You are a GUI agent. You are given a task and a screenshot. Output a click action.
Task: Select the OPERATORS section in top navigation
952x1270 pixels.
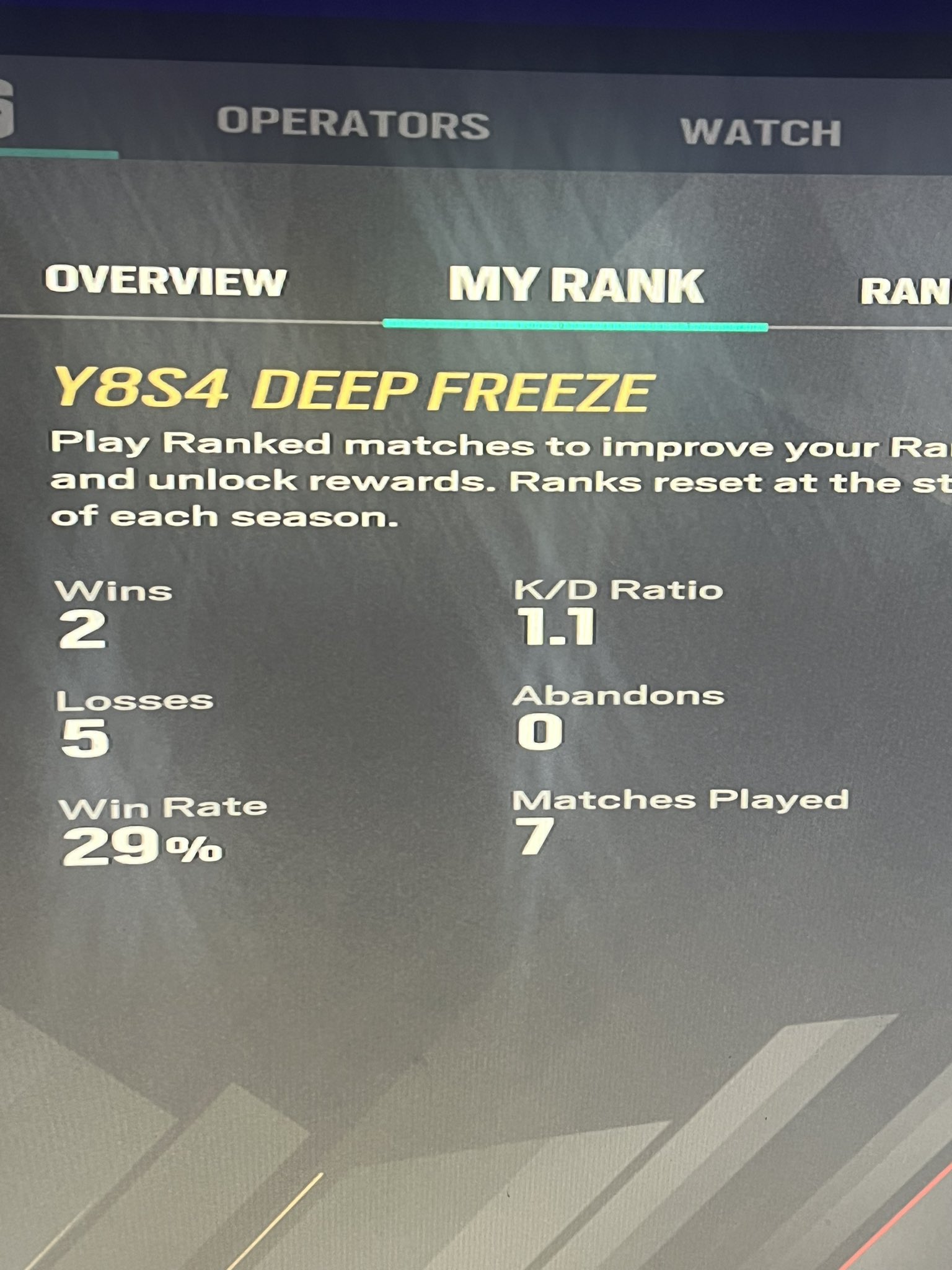[x=353, y=122]
